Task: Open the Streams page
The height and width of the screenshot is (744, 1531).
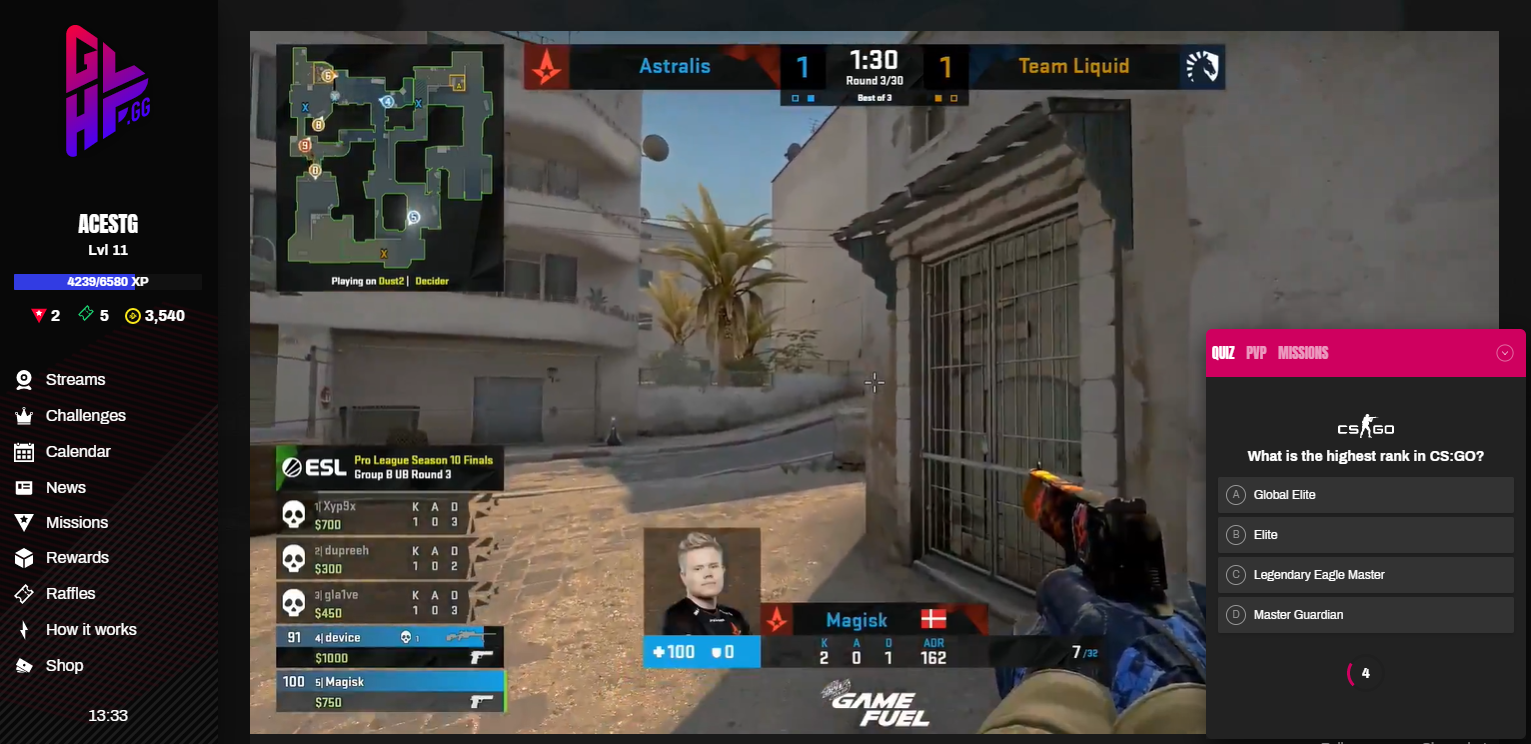Action: [75, 380]
